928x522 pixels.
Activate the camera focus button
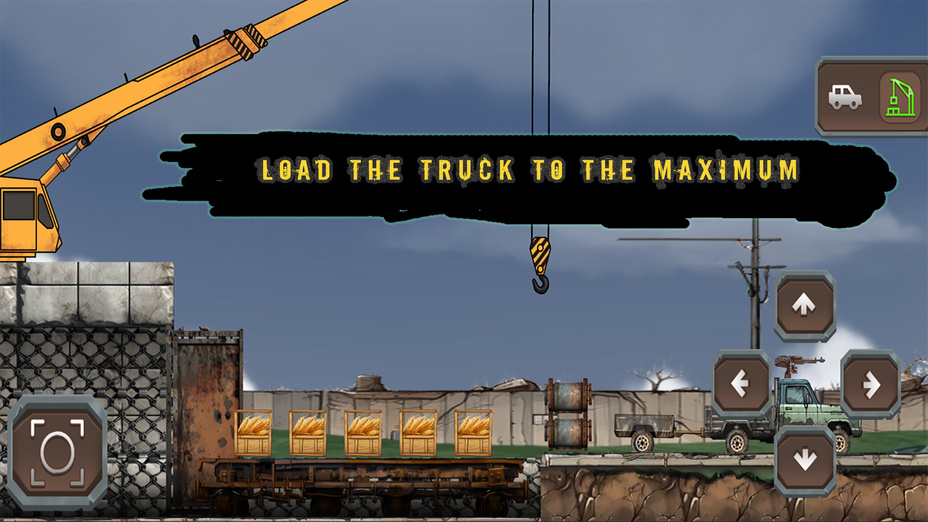(x=57, y=452)
